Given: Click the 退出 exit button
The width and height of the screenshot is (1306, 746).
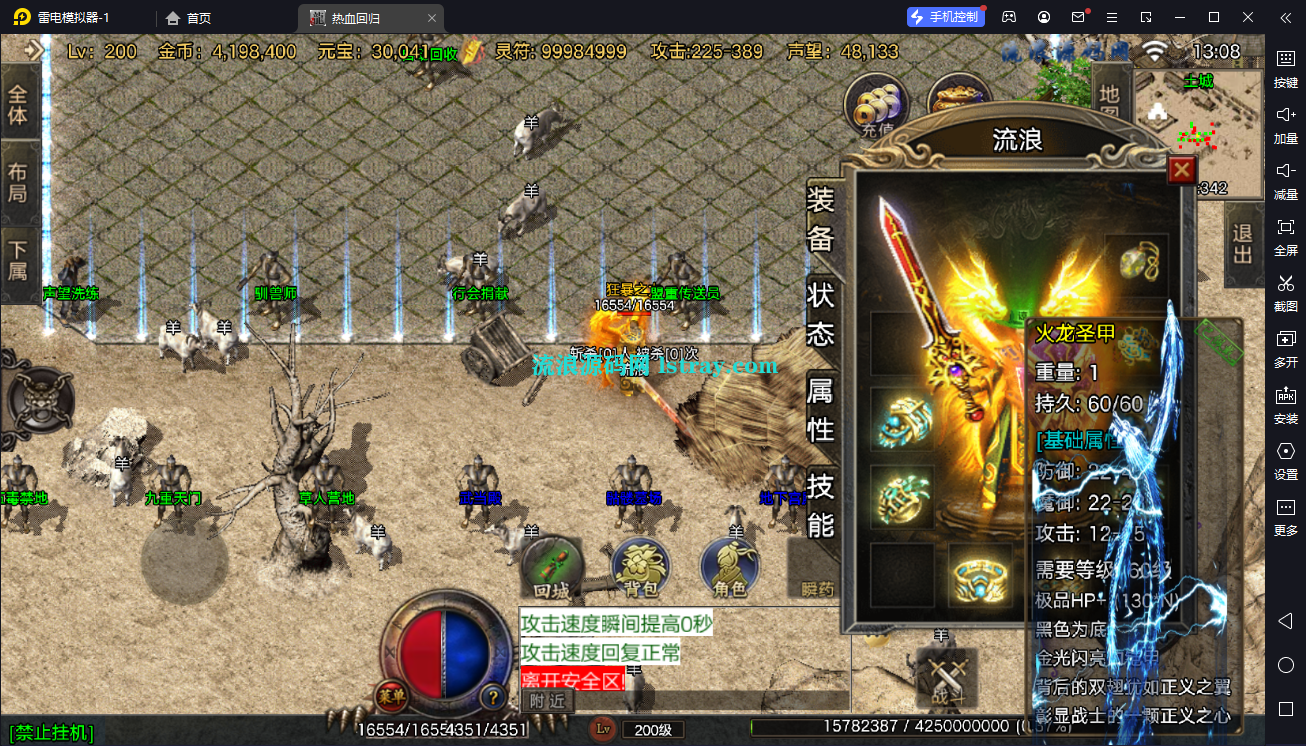Looking at the screenshot, I should [1243, 243].
